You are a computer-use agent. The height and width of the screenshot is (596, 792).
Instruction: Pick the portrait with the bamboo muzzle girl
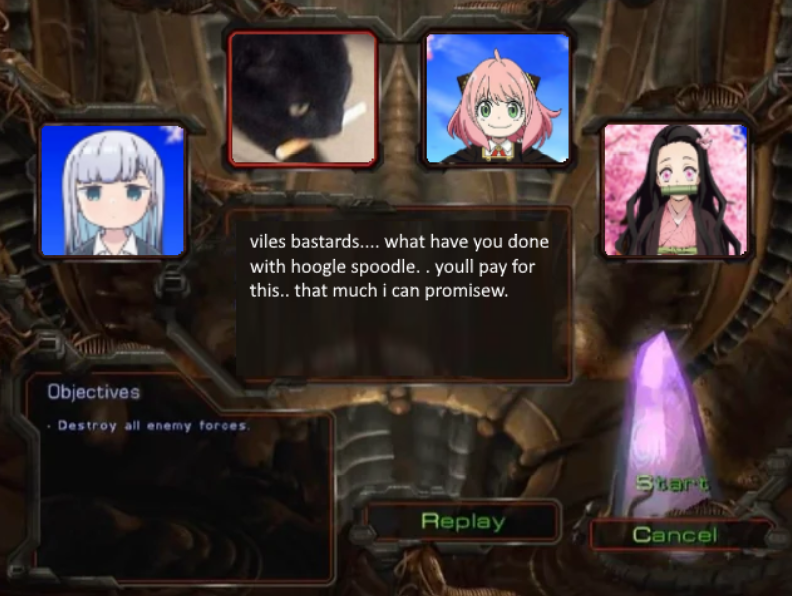(675, 190)
